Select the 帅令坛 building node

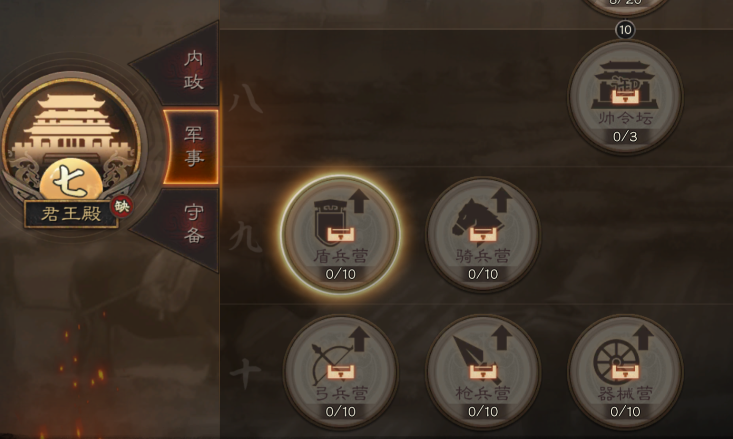pyautogui.click(x=625, y=97)
